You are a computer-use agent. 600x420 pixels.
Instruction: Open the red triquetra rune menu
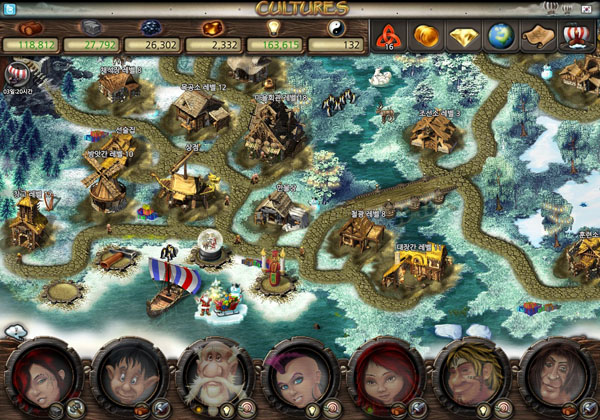pos(394,38)
